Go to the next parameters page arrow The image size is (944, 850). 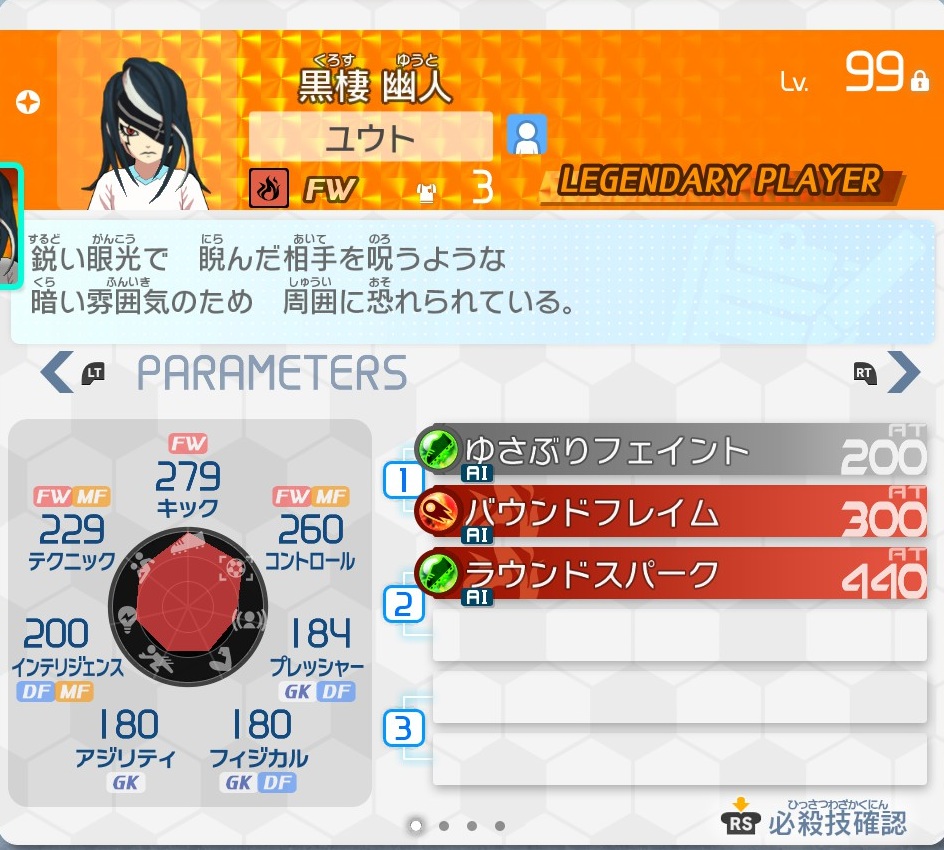tap(903, 372)
